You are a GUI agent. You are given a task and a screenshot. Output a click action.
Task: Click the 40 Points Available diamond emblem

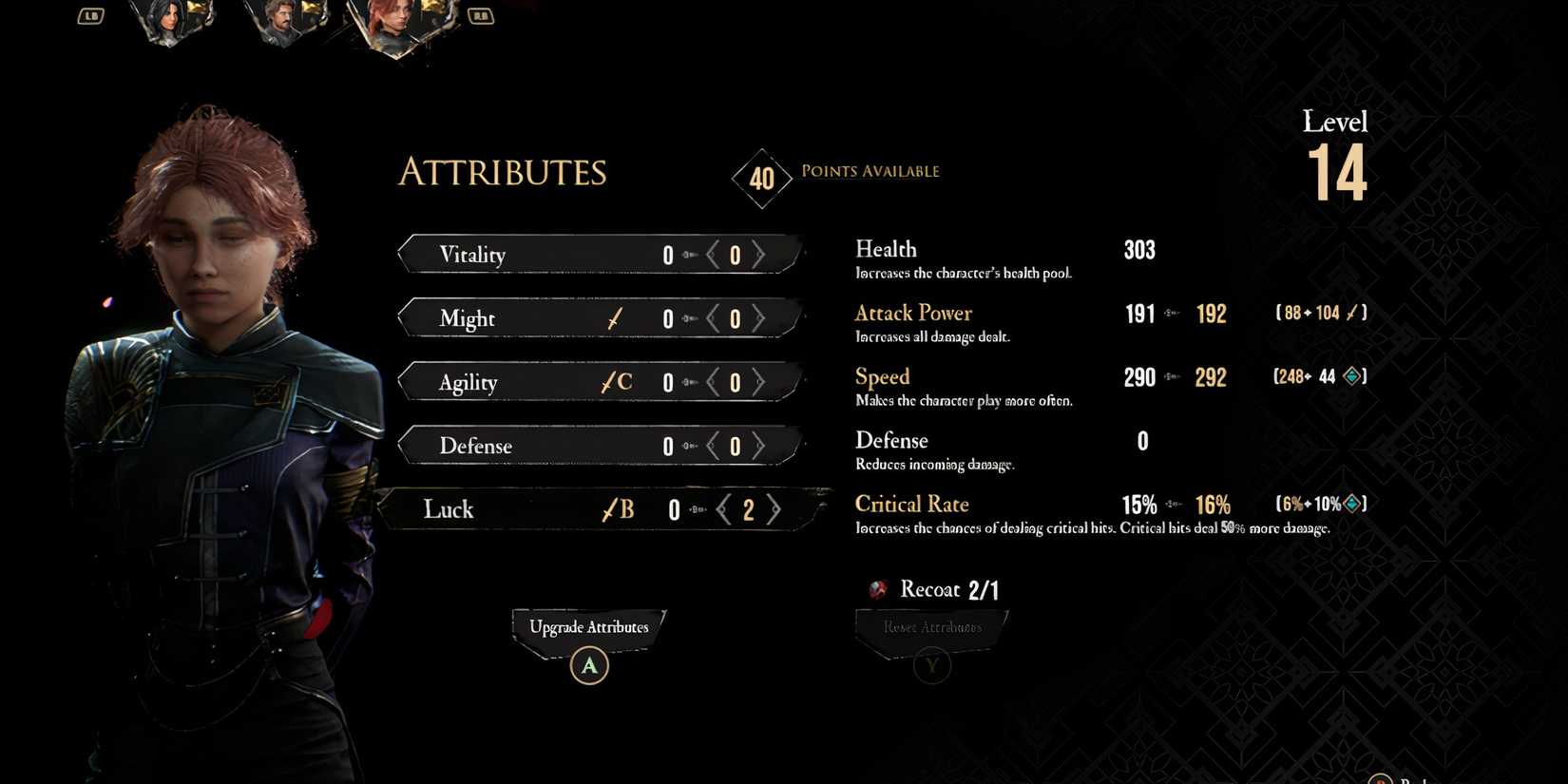761,179
